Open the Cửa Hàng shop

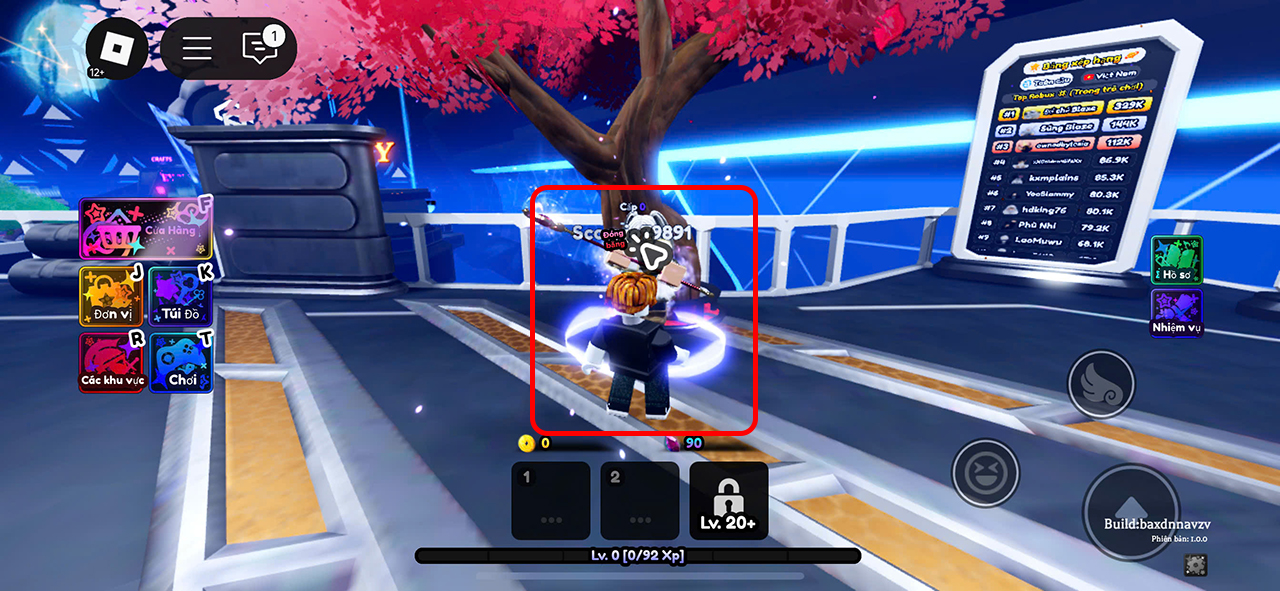146,229
